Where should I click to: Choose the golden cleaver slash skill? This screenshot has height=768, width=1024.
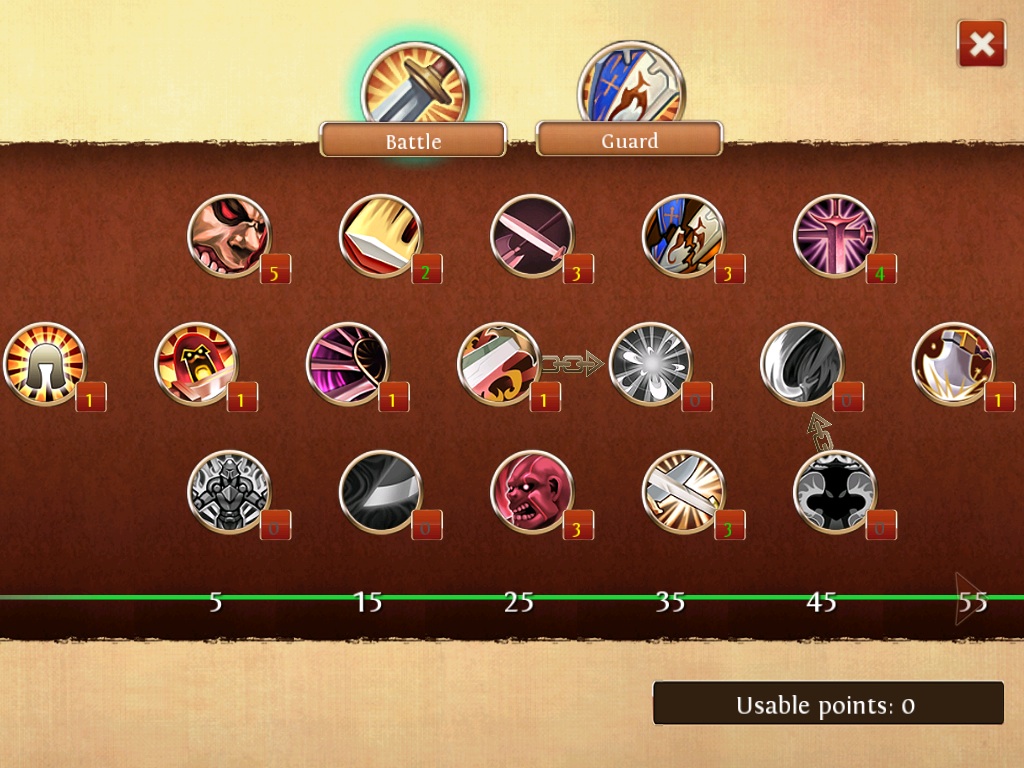(381, 236)
